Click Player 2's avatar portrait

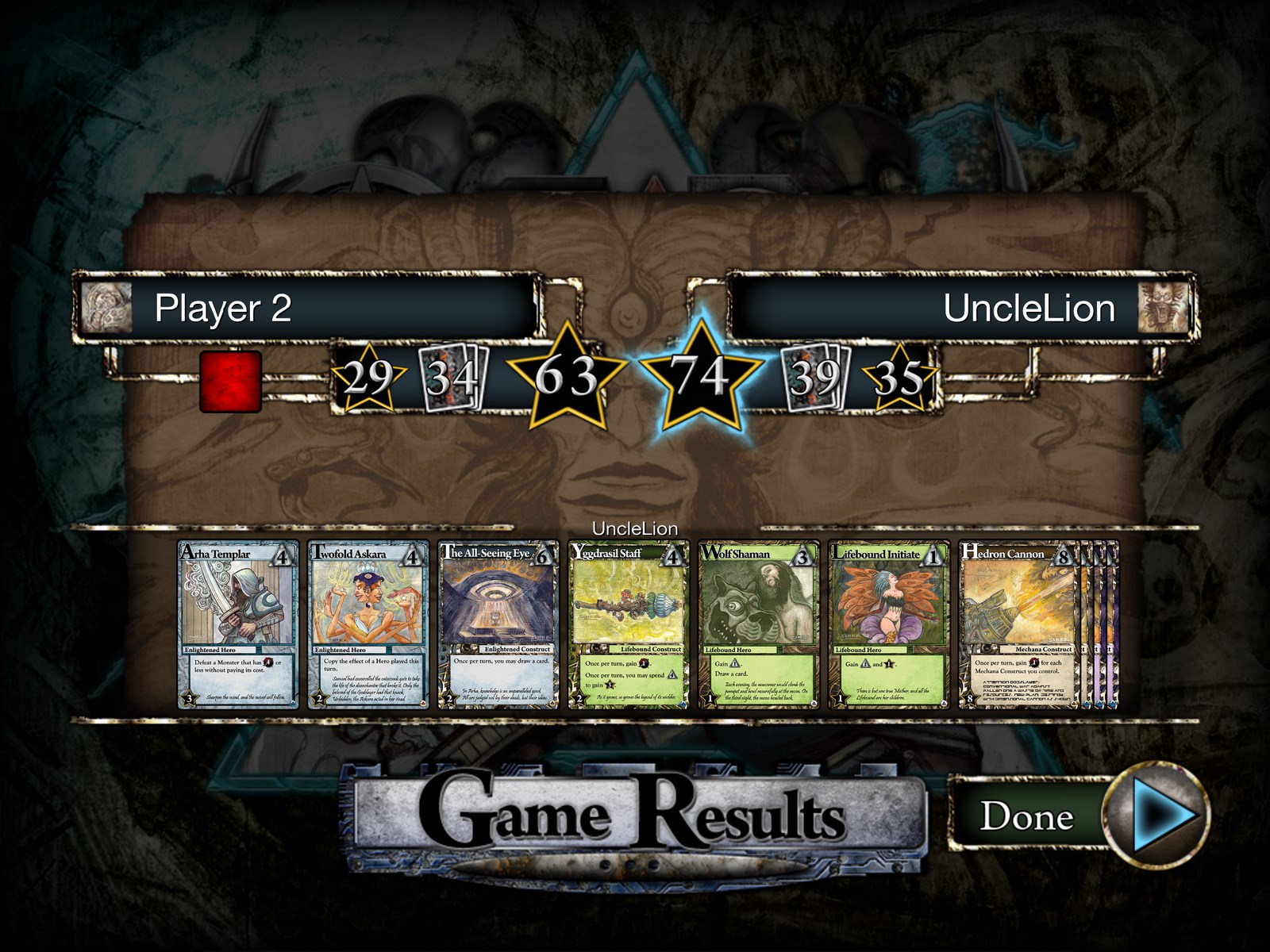106,308
